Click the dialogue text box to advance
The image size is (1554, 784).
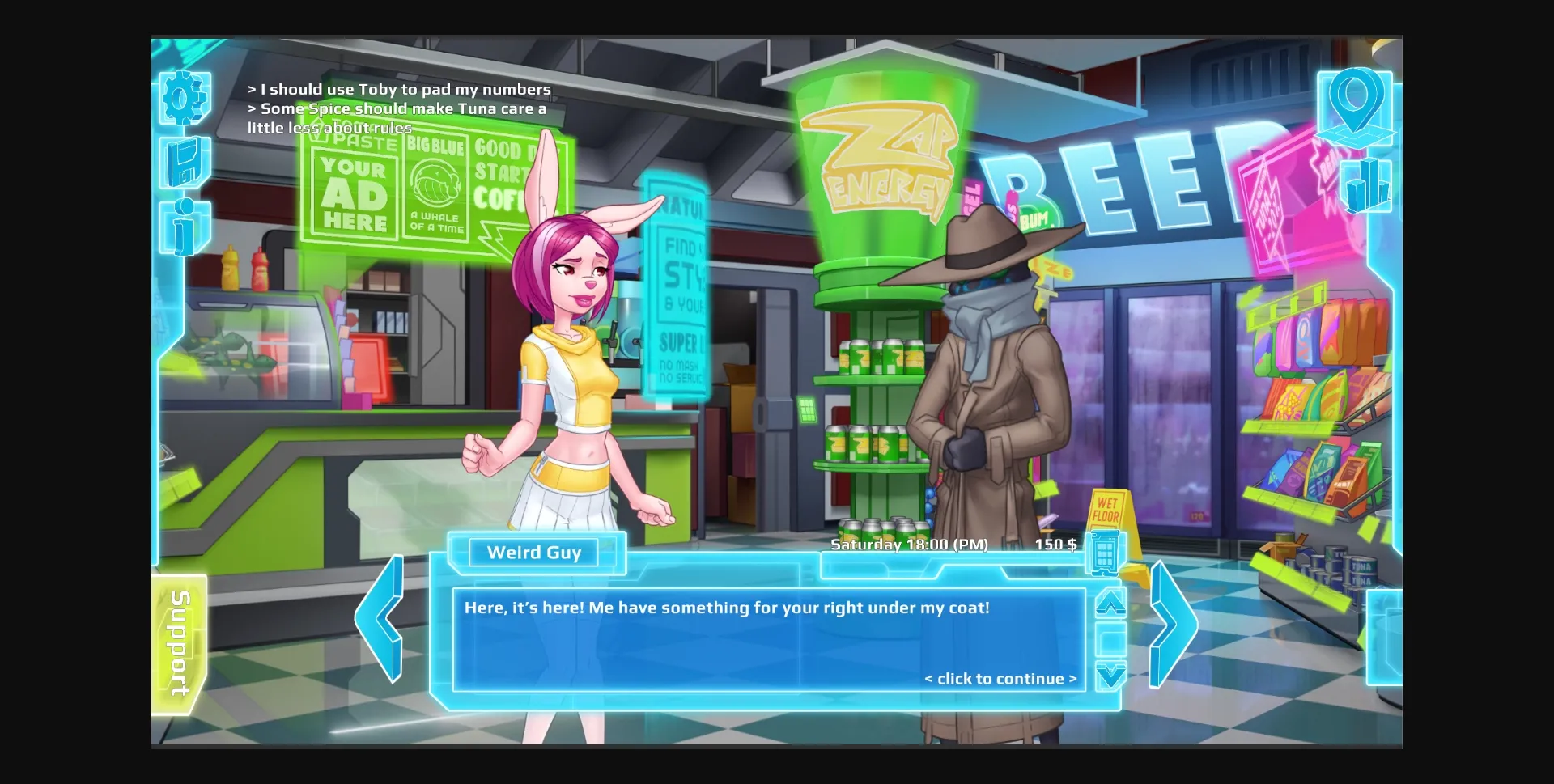tap(769, 639)
